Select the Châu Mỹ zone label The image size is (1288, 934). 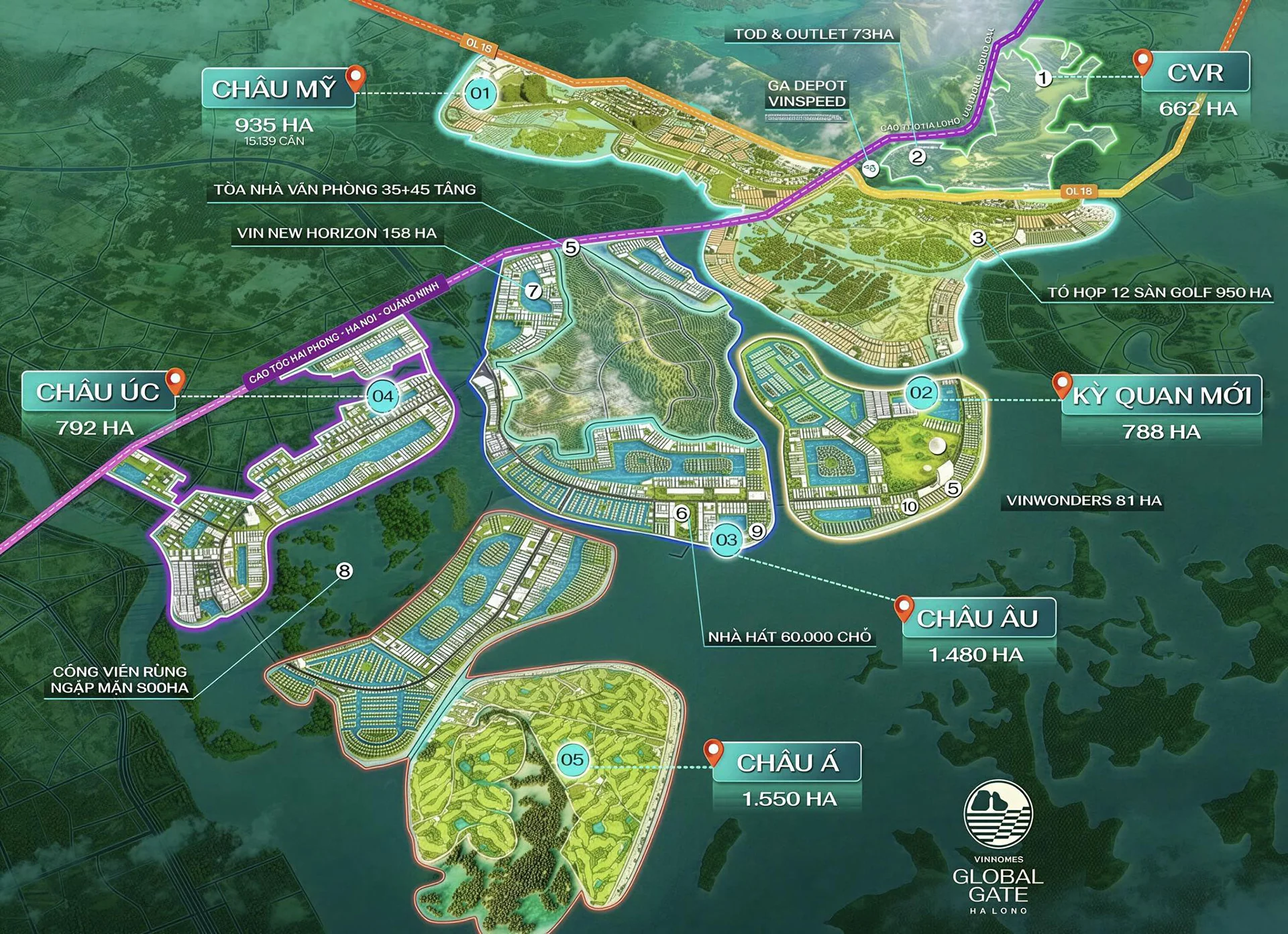click(274, 89)
